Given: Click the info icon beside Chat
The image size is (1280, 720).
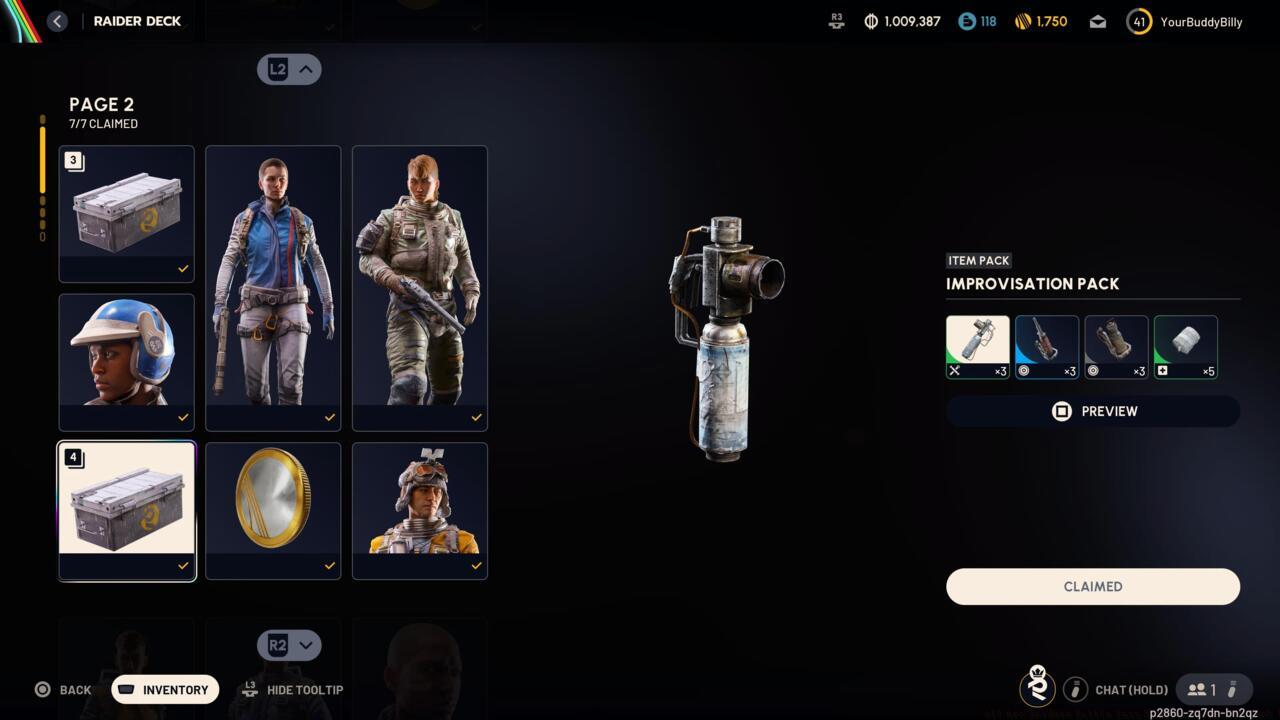Looking at the screenshot, I should (1076, 689).
